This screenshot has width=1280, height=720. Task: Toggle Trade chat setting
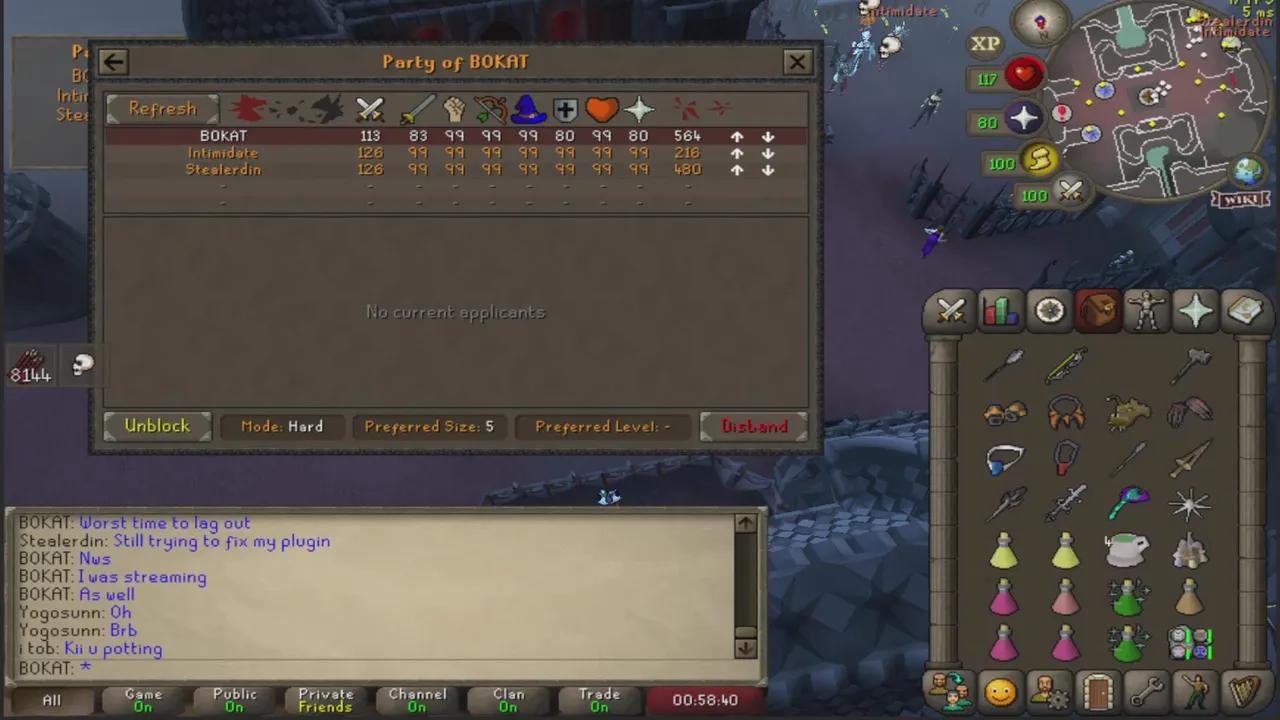[599, 700]
